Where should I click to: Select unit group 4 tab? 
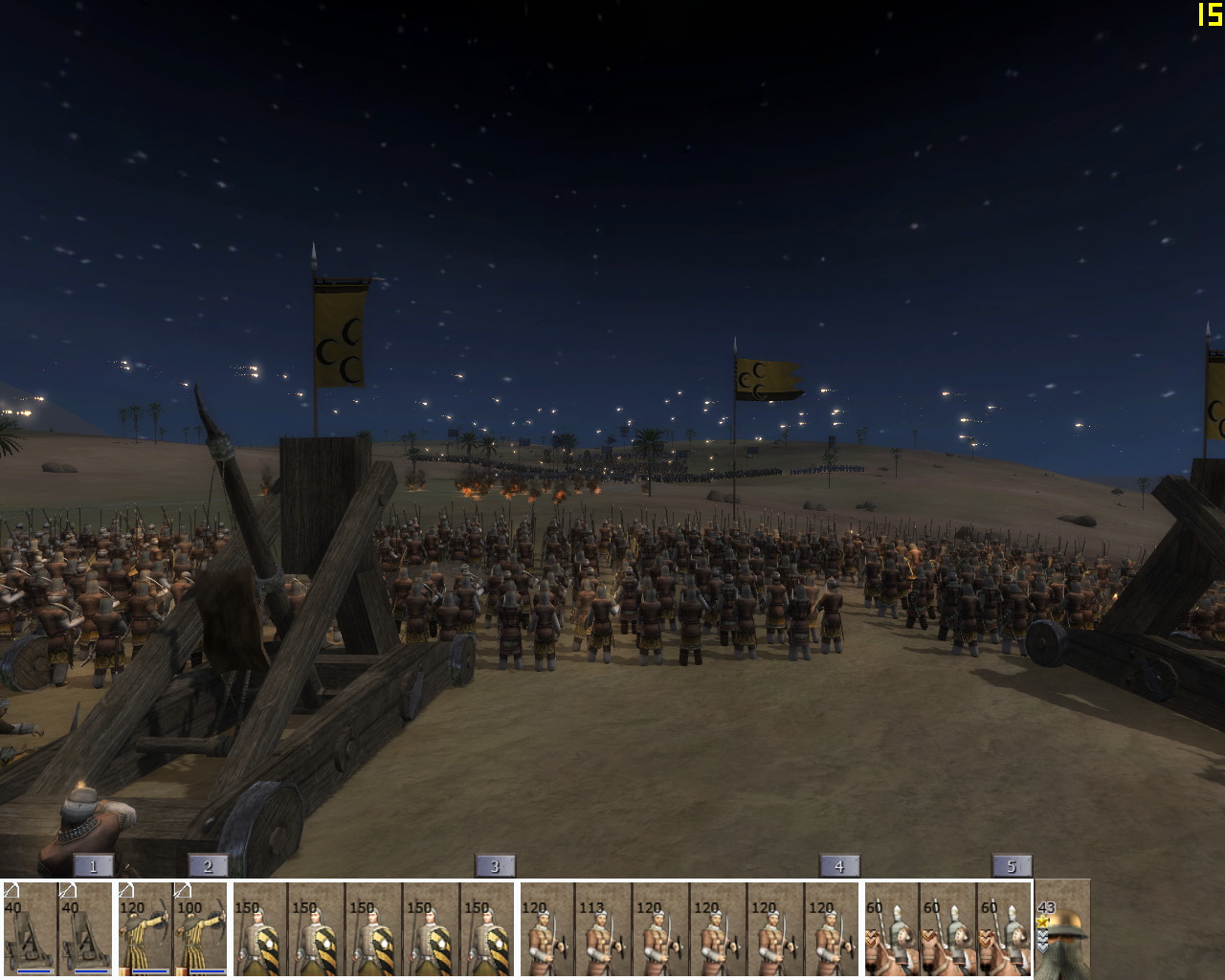[839, 866]
